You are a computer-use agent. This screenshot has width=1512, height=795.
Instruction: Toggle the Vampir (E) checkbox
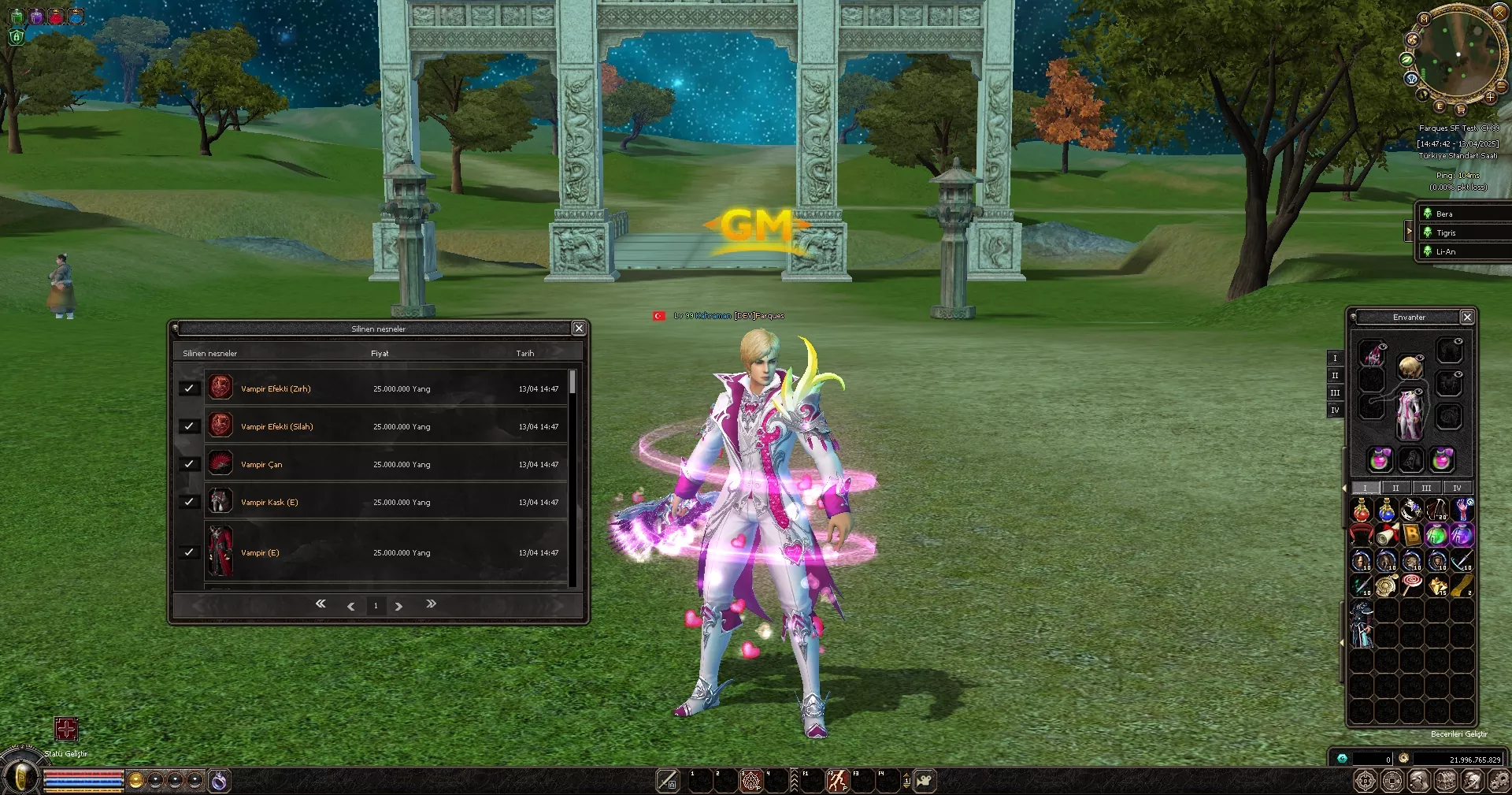click(189, 552)
